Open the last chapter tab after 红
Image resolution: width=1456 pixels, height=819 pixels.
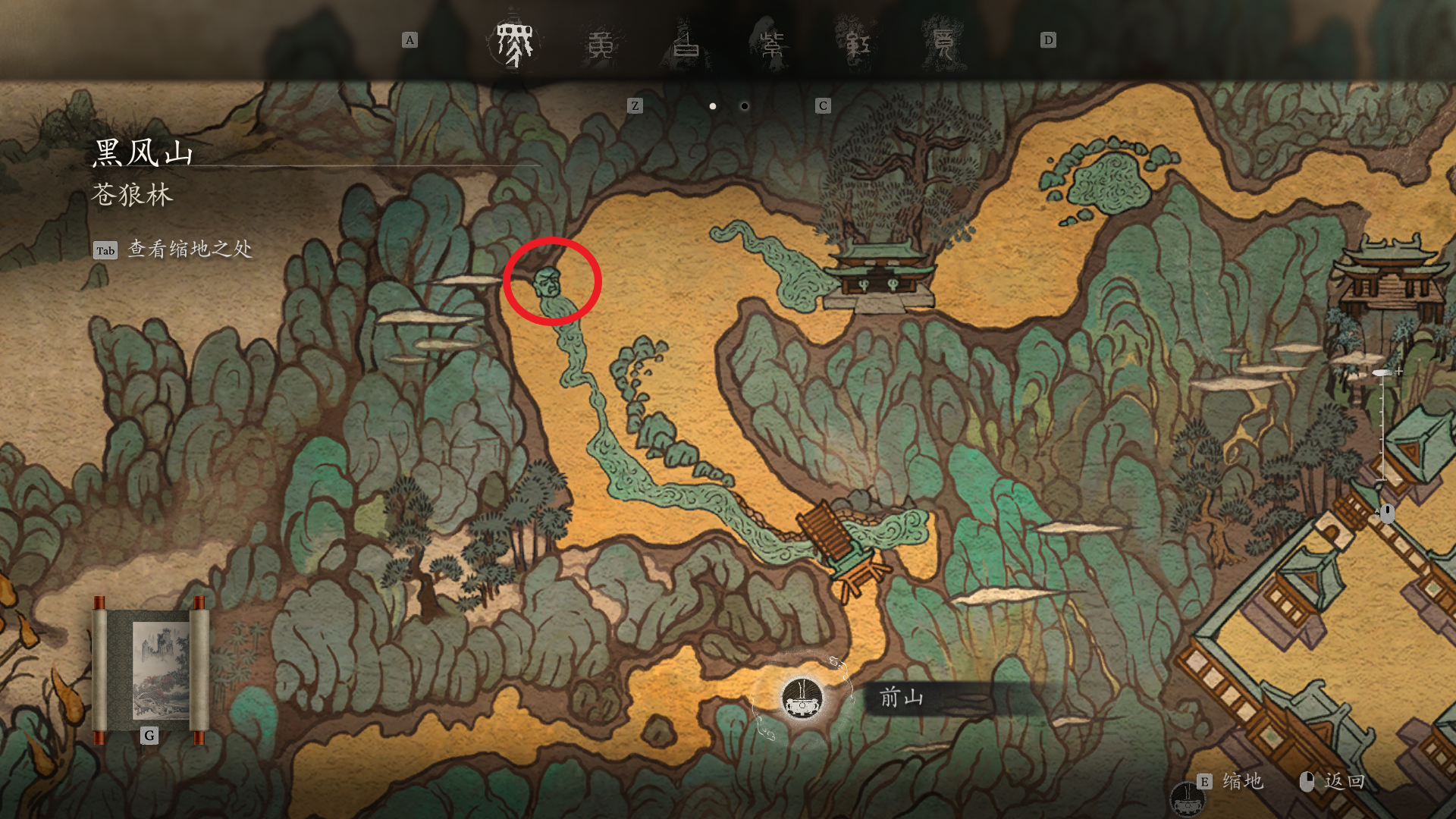point(943,45)
